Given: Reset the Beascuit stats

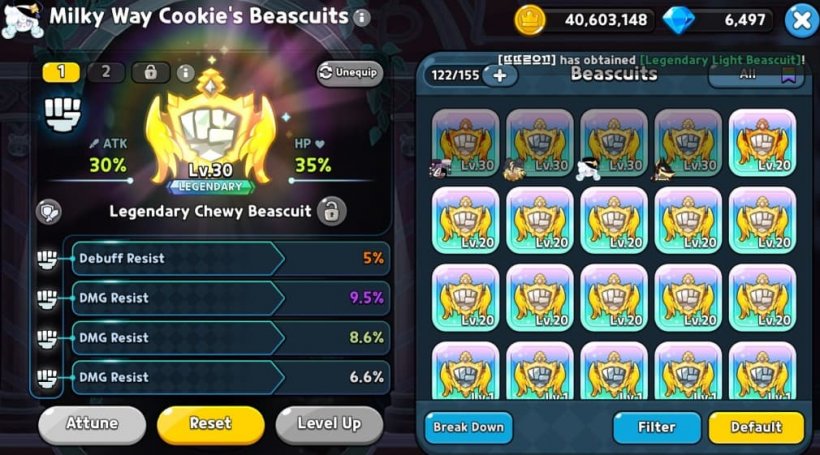Looking at the screenshot, I should click(x=210, y=424).
